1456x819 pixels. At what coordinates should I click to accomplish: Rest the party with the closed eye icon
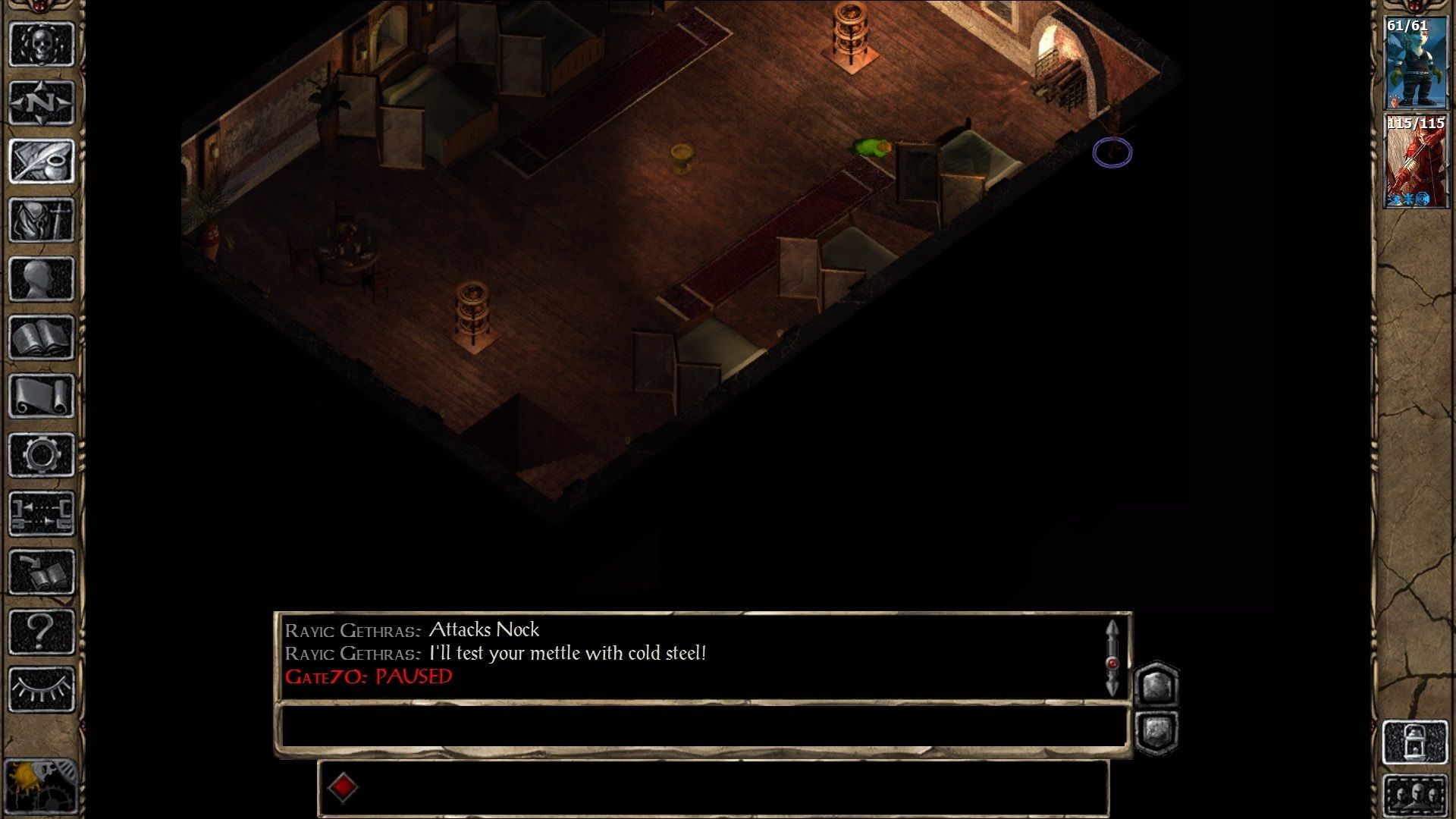pyautogui.click(x=42, y=689)
